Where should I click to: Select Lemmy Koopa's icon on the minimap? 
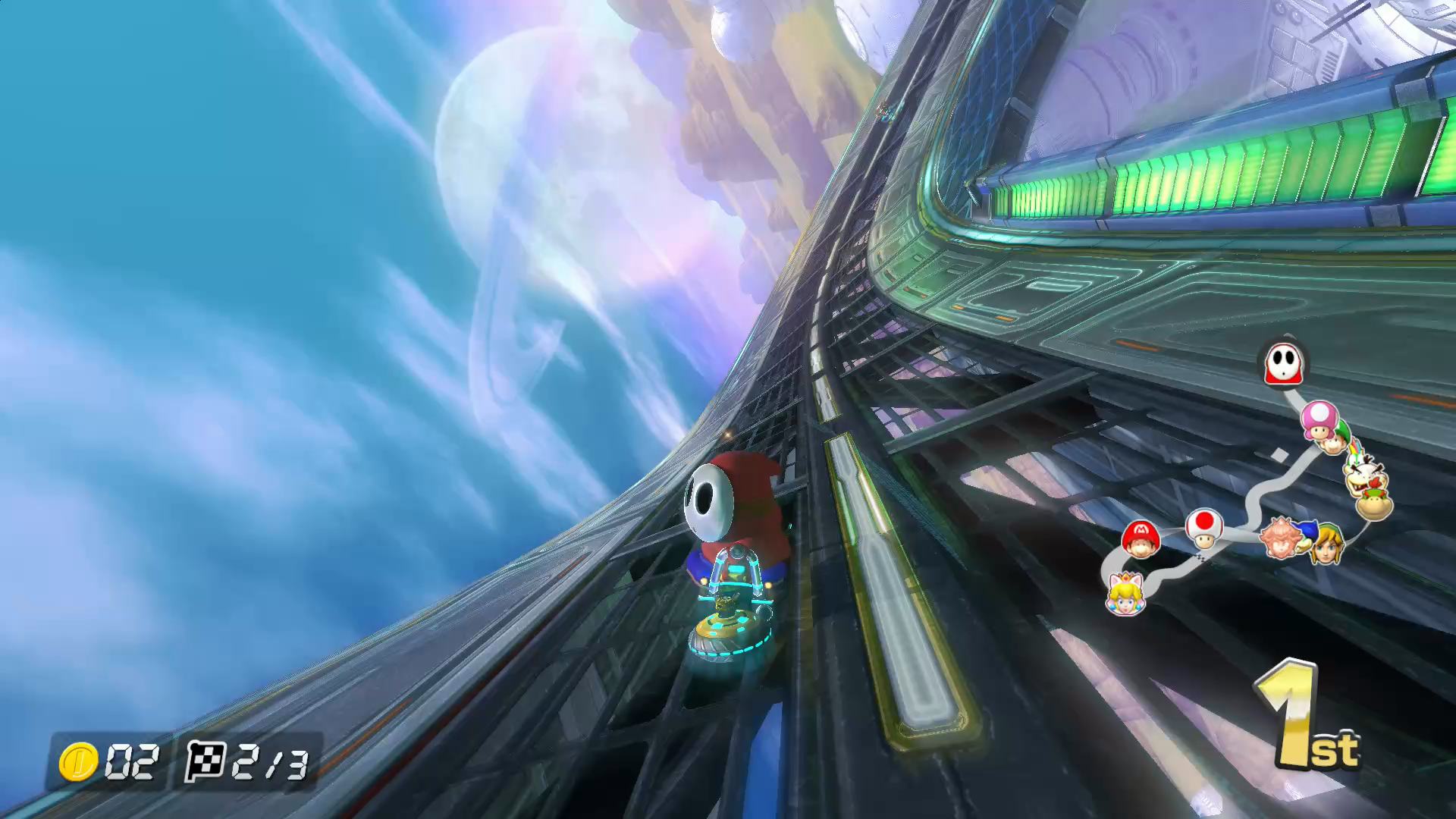[1361, 475]
